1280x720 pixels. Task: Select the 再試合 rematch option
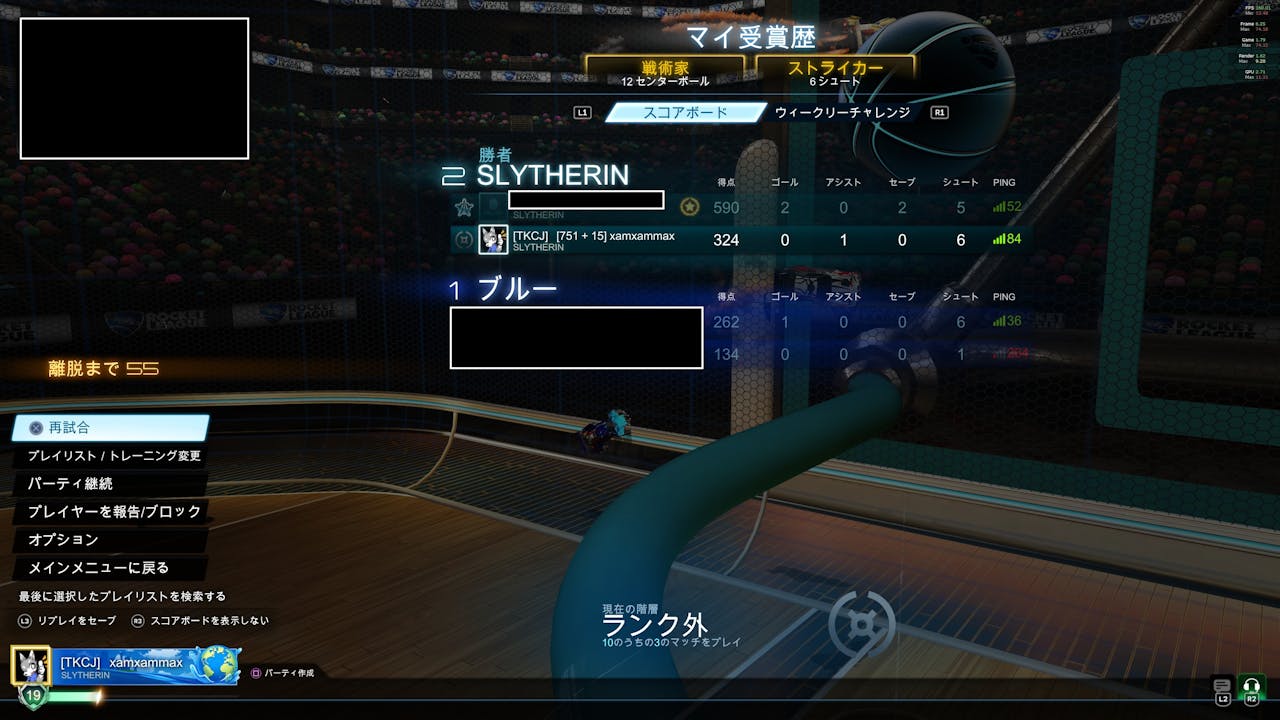coord(110,428)
